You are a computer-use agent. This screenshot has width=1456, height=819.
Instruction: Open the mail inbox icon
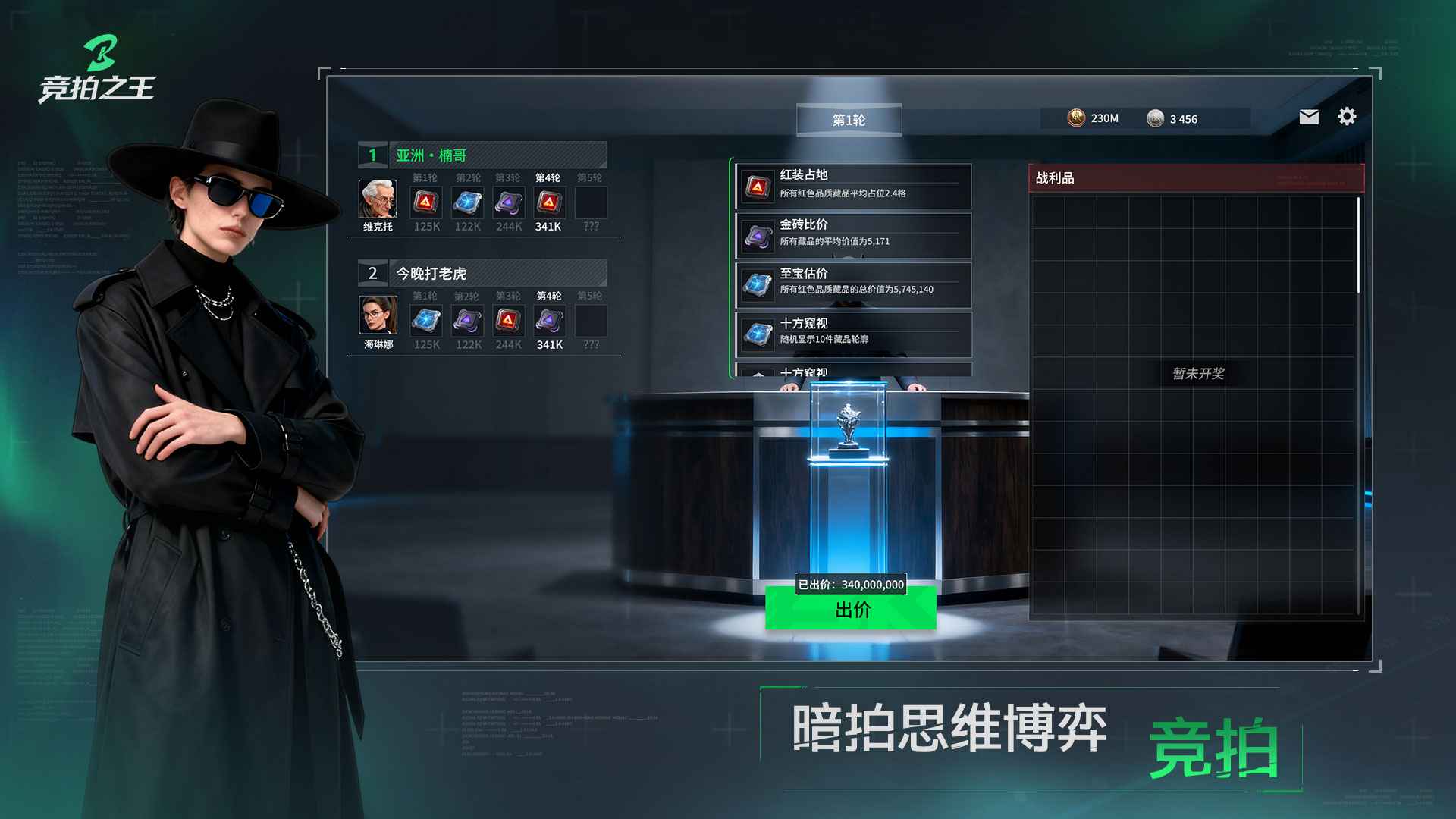click(1308, 118)
